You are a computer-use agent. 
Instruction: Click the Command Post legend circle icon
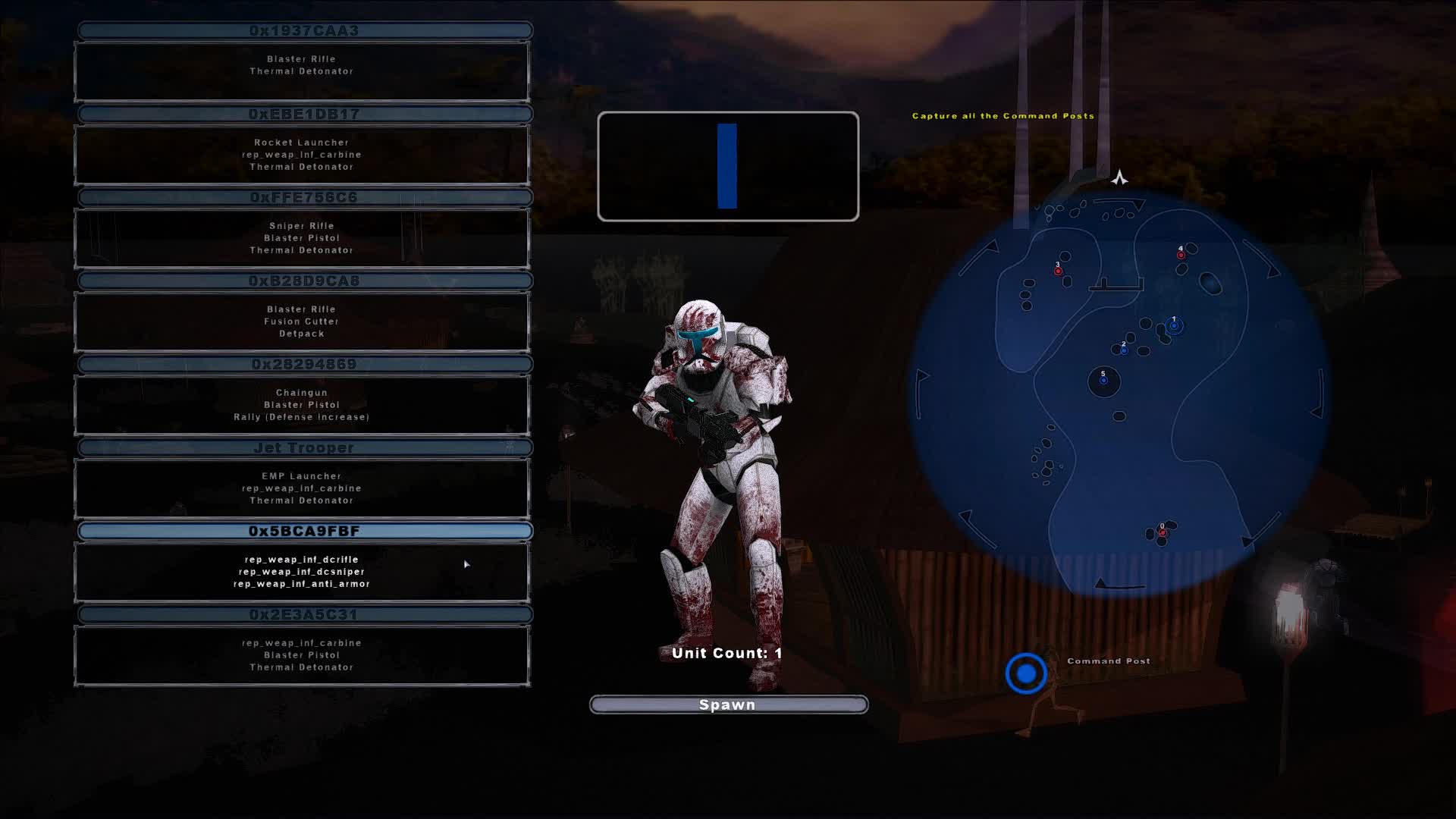1026,671
